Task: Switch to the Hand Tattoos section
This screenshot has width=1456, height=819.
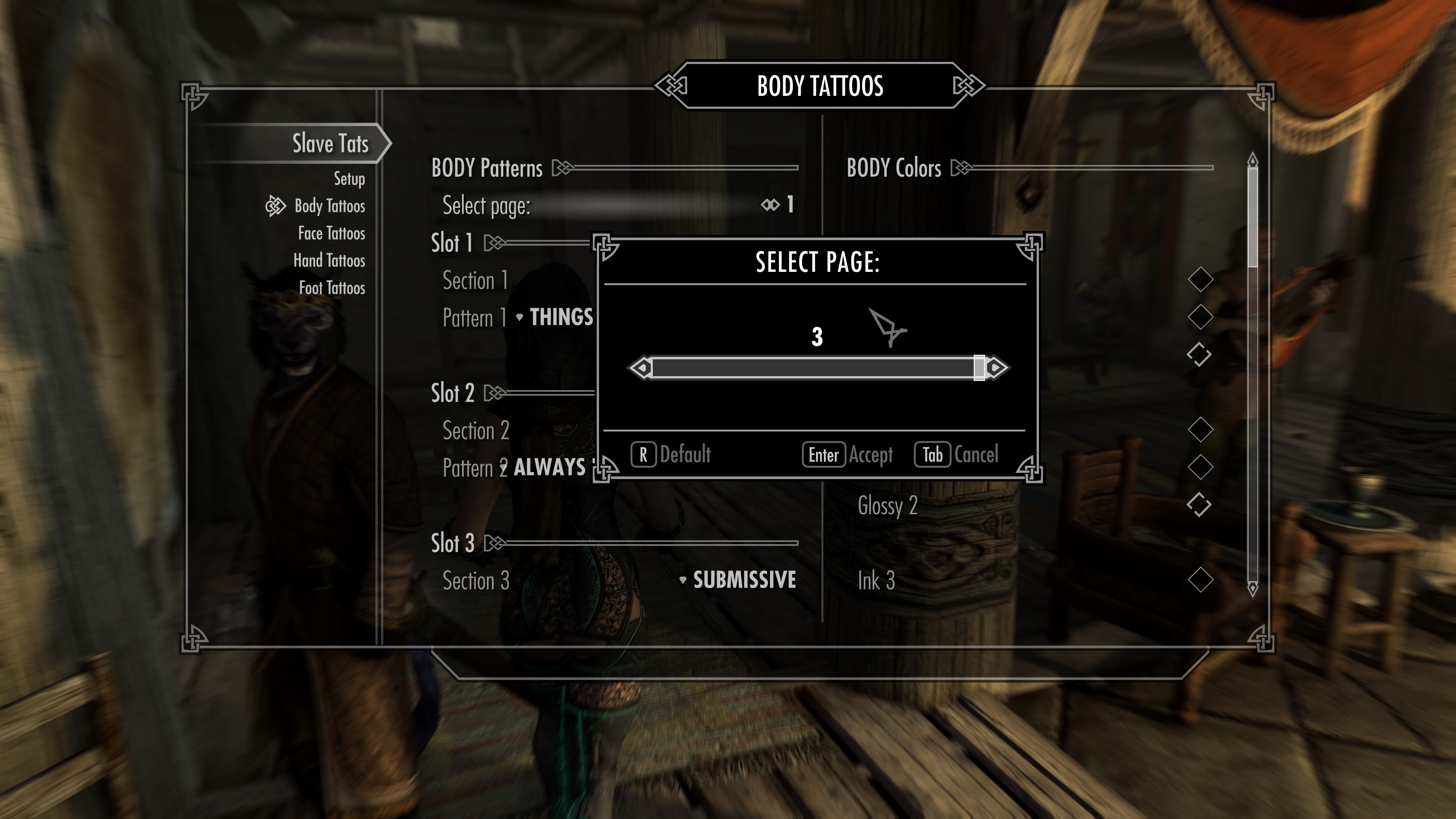Action: click(329, 260)
